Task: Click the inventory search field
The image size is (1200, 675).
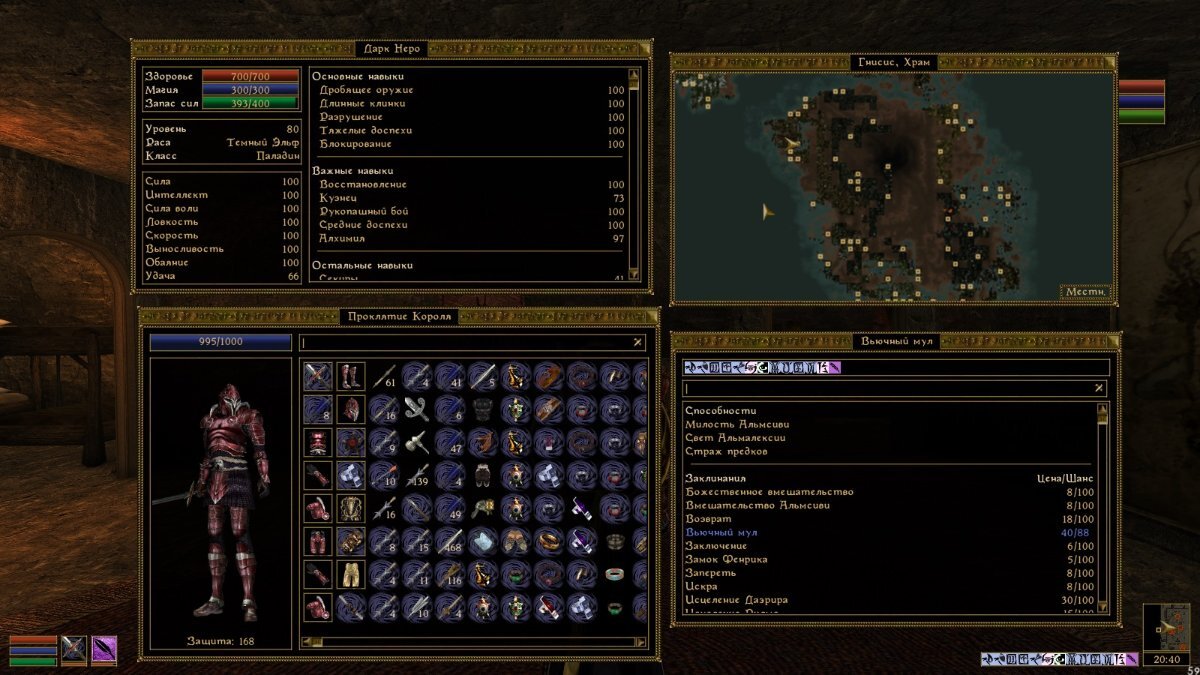Action: click(x=465, y=343)
